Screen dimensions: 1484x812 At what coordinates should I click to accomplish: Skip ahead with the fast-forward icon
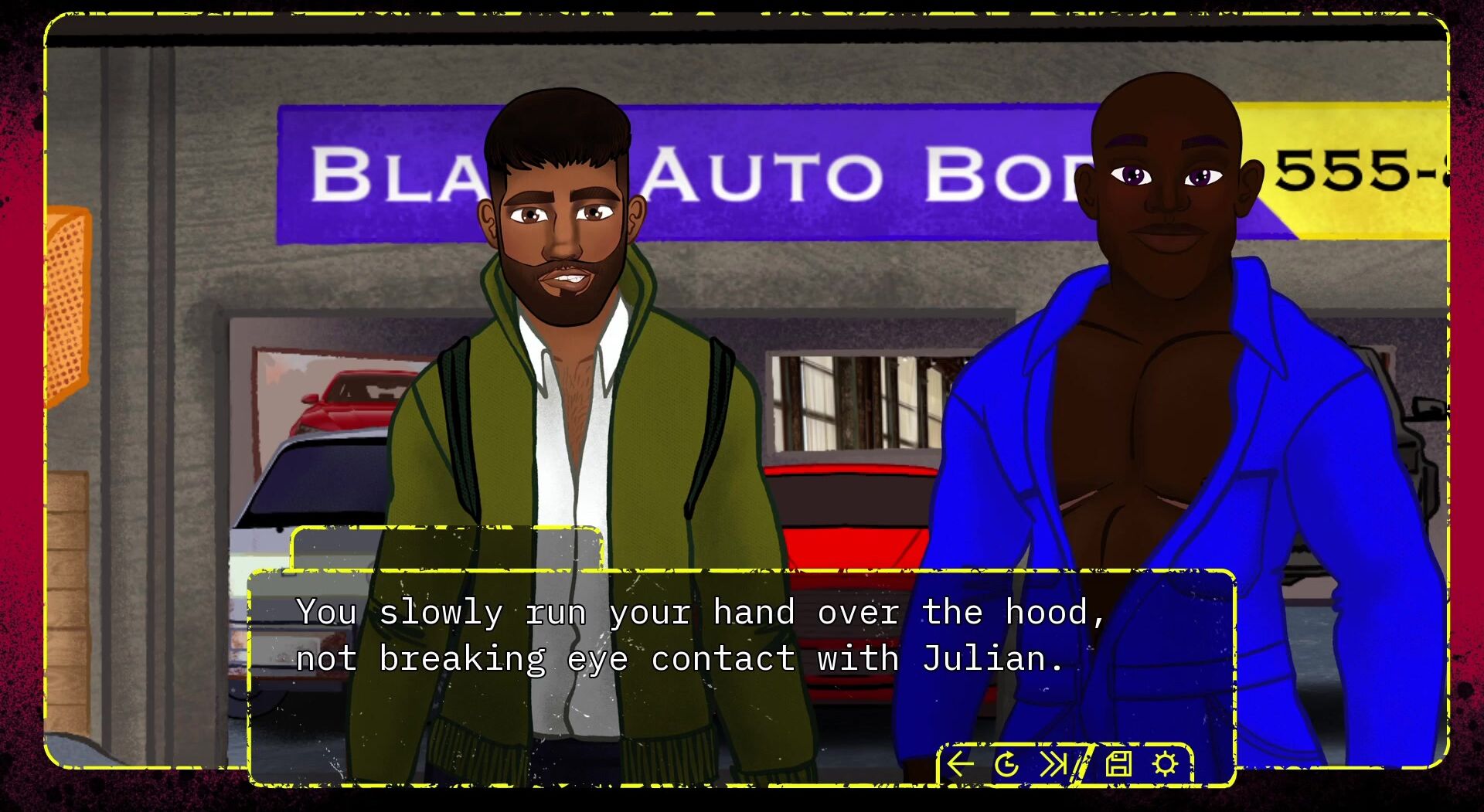[1053, 764]
